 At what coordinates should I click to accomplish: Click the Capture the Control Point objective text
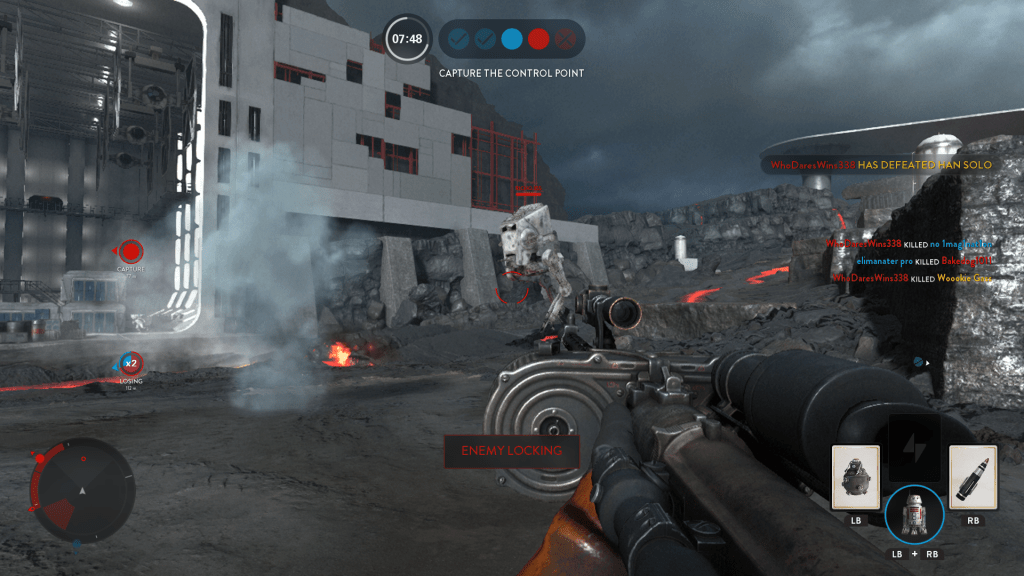[511, 73]
